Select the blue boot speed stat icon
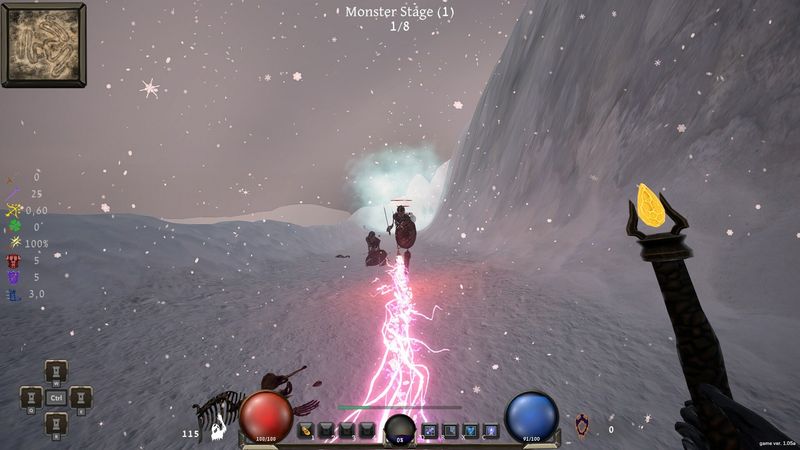This screenshot has width=800, height=450. coord(14,294)
